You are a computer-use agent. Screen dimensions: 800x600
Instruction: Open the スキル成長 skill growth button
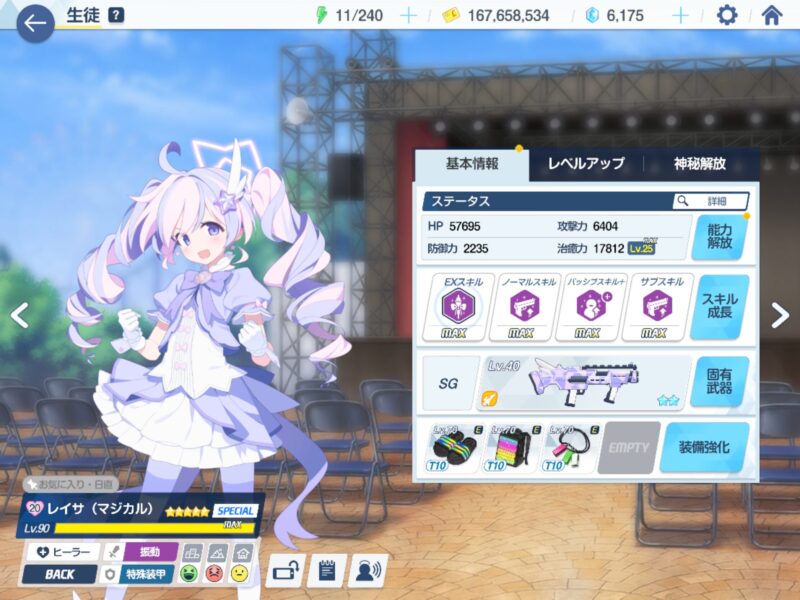(719, 307)
